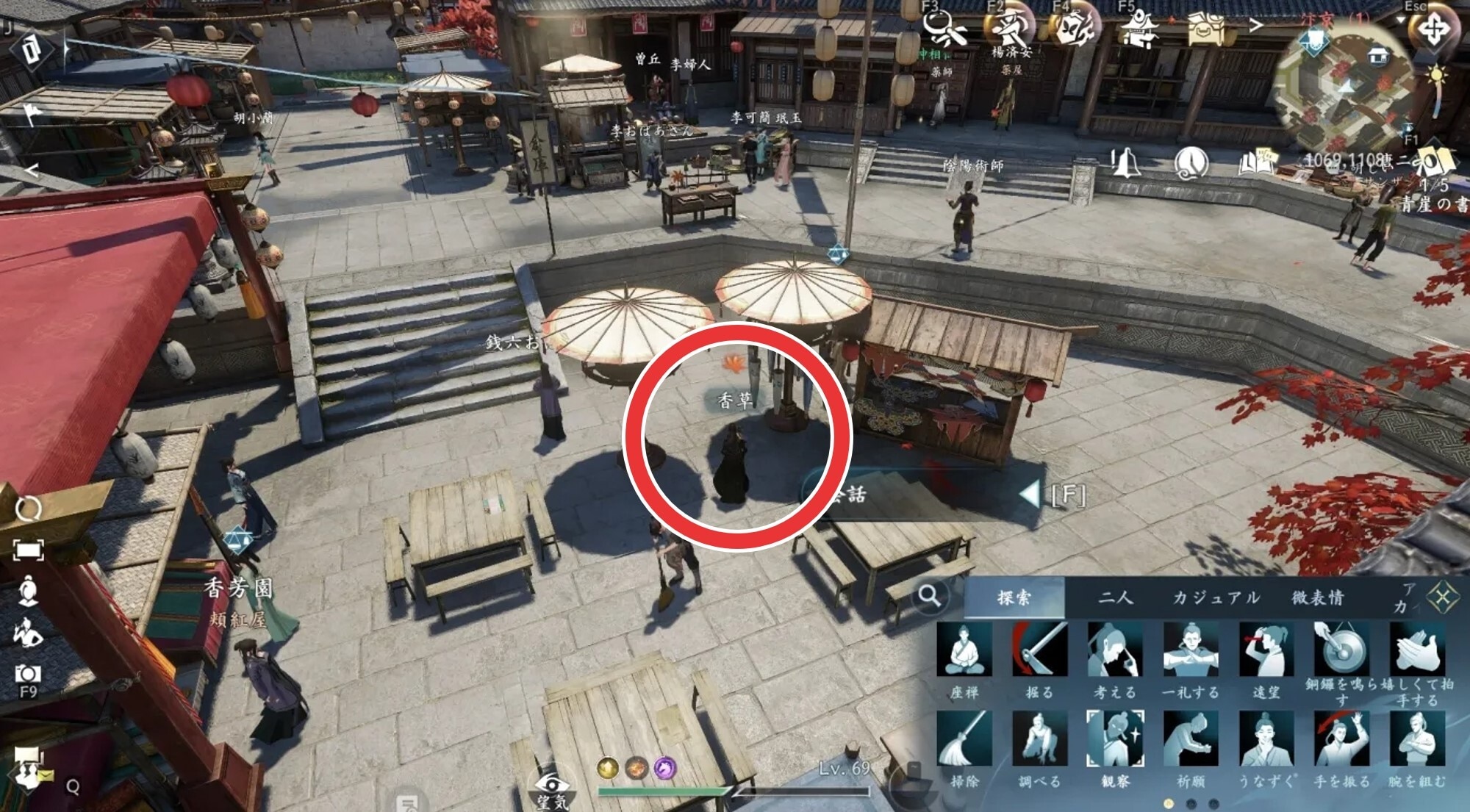Image resolution: width=1470 pixels, height=812 pixels.
Task: Play the 手を振る wave emote
Action: (x=1341, y=739)
